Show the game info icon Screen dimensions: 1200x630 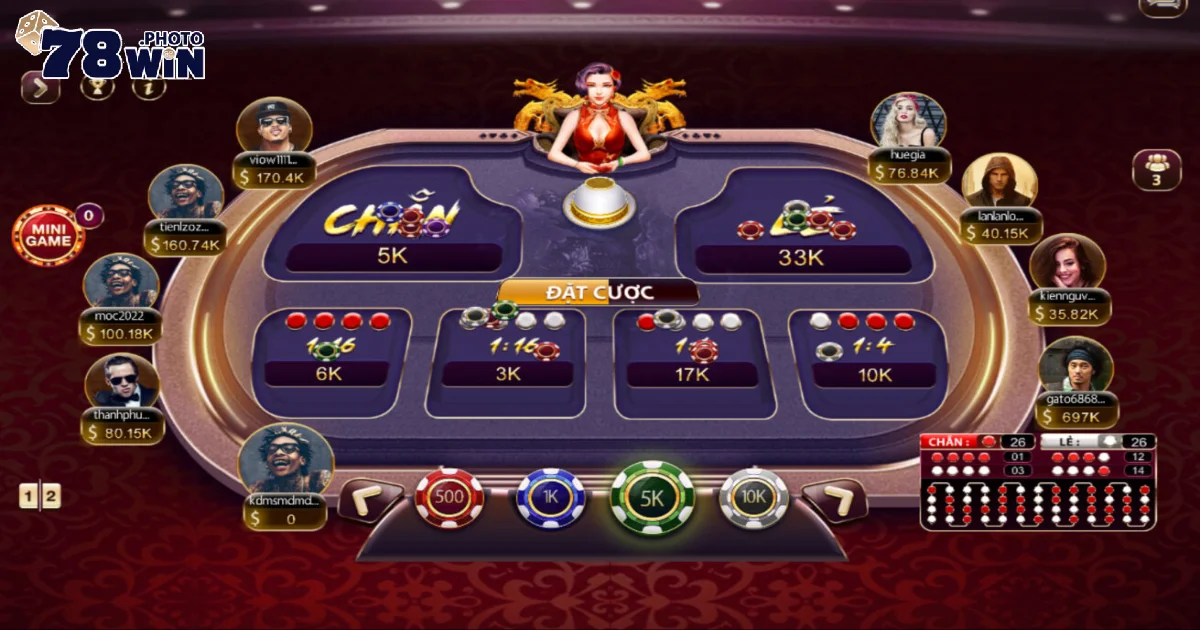tap(148, 87)
